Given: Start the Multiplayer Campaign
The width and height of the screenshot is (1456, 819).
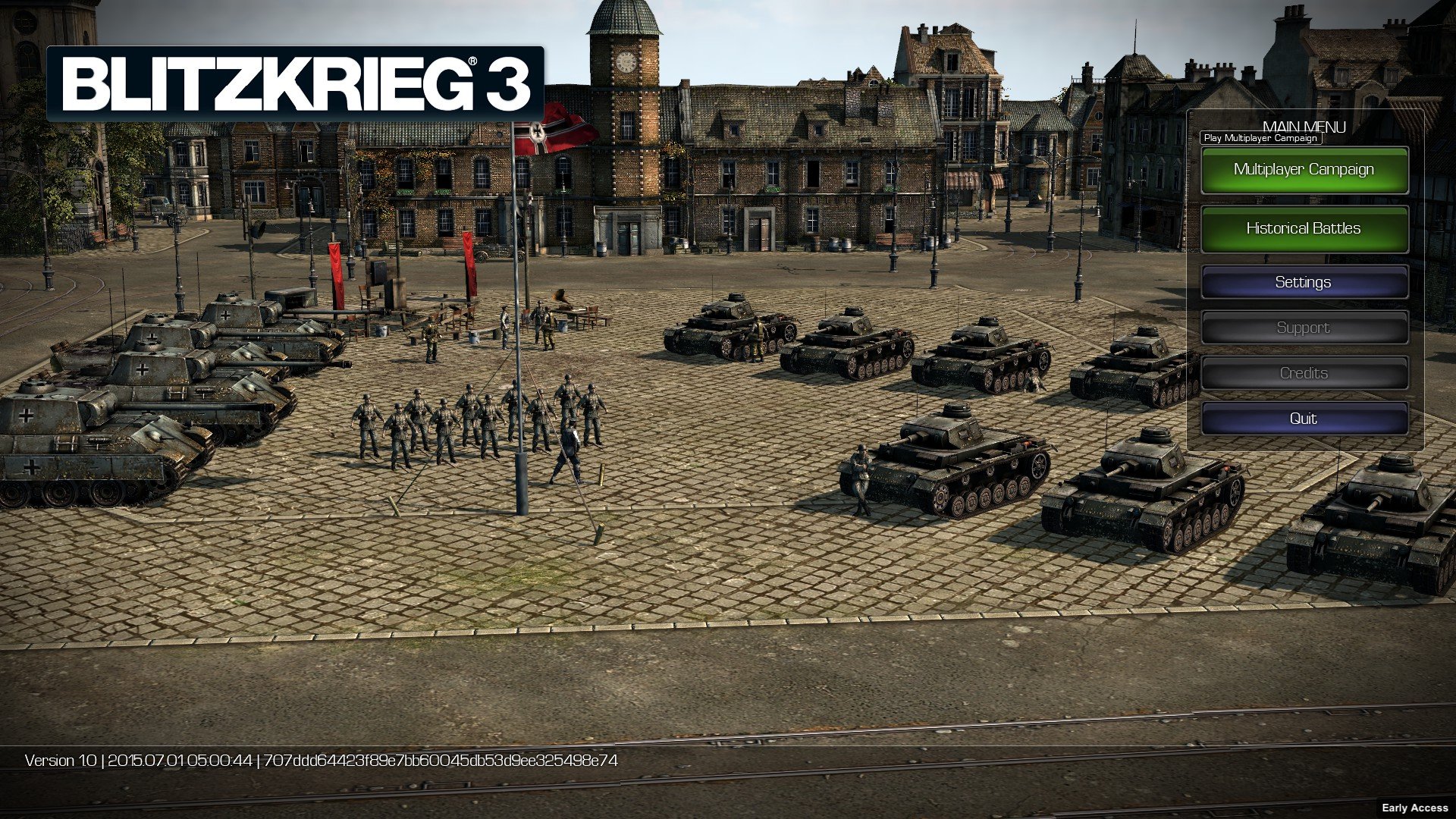Looking at the screenshot, I should (x=1304, y=170).
